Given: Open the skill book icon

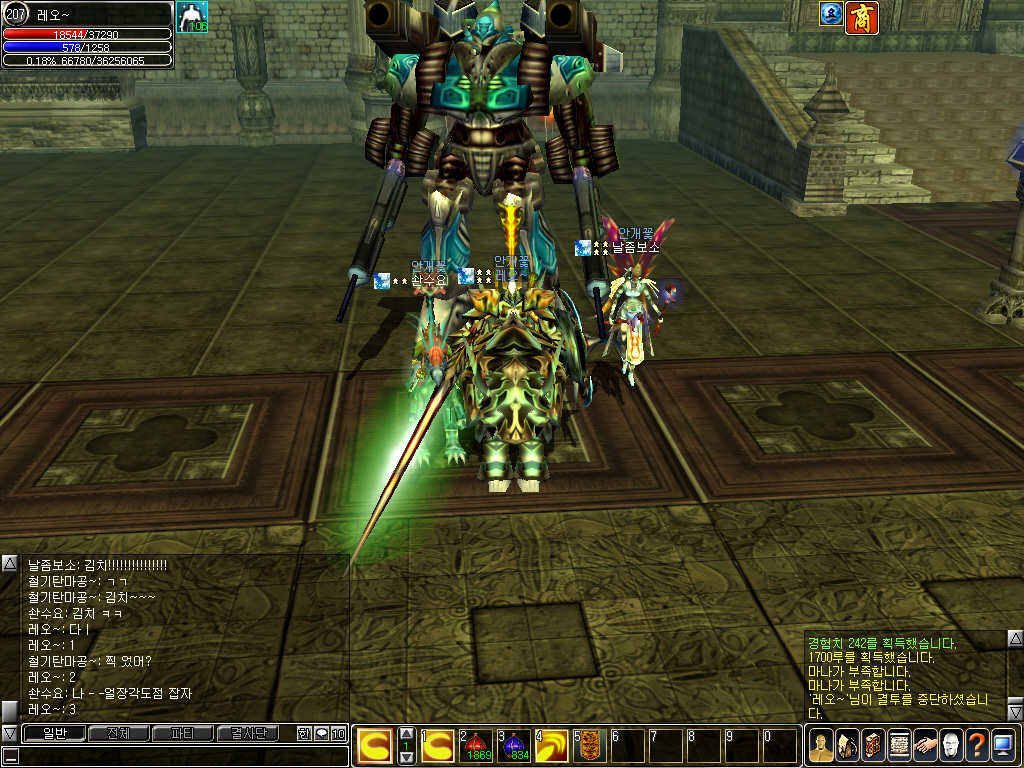Looking at the screenshot, I should coord(872,745).
